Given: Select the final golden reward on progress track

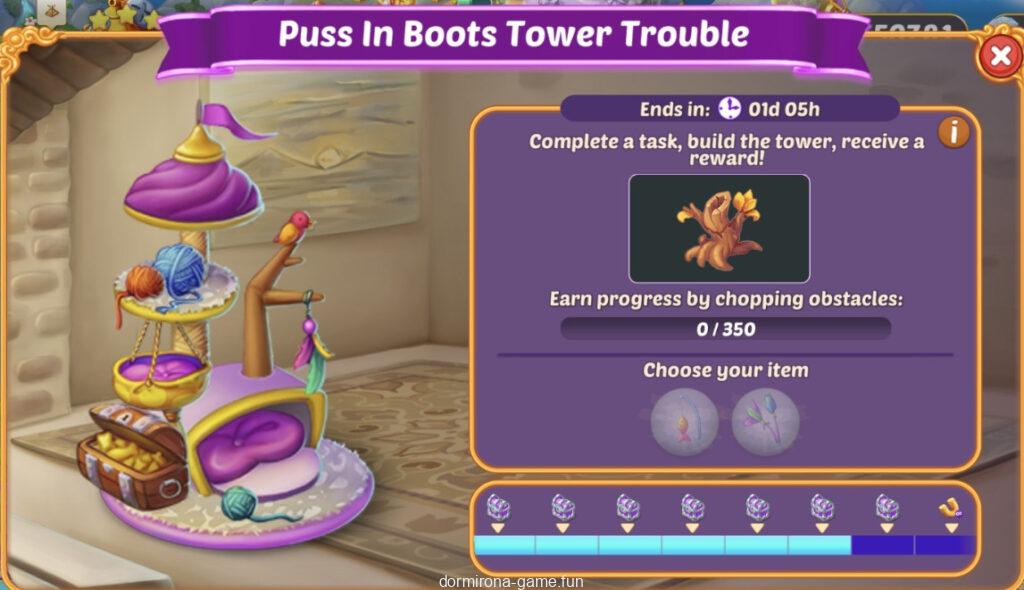Looking at the screenshot, I should pos(948,509).
